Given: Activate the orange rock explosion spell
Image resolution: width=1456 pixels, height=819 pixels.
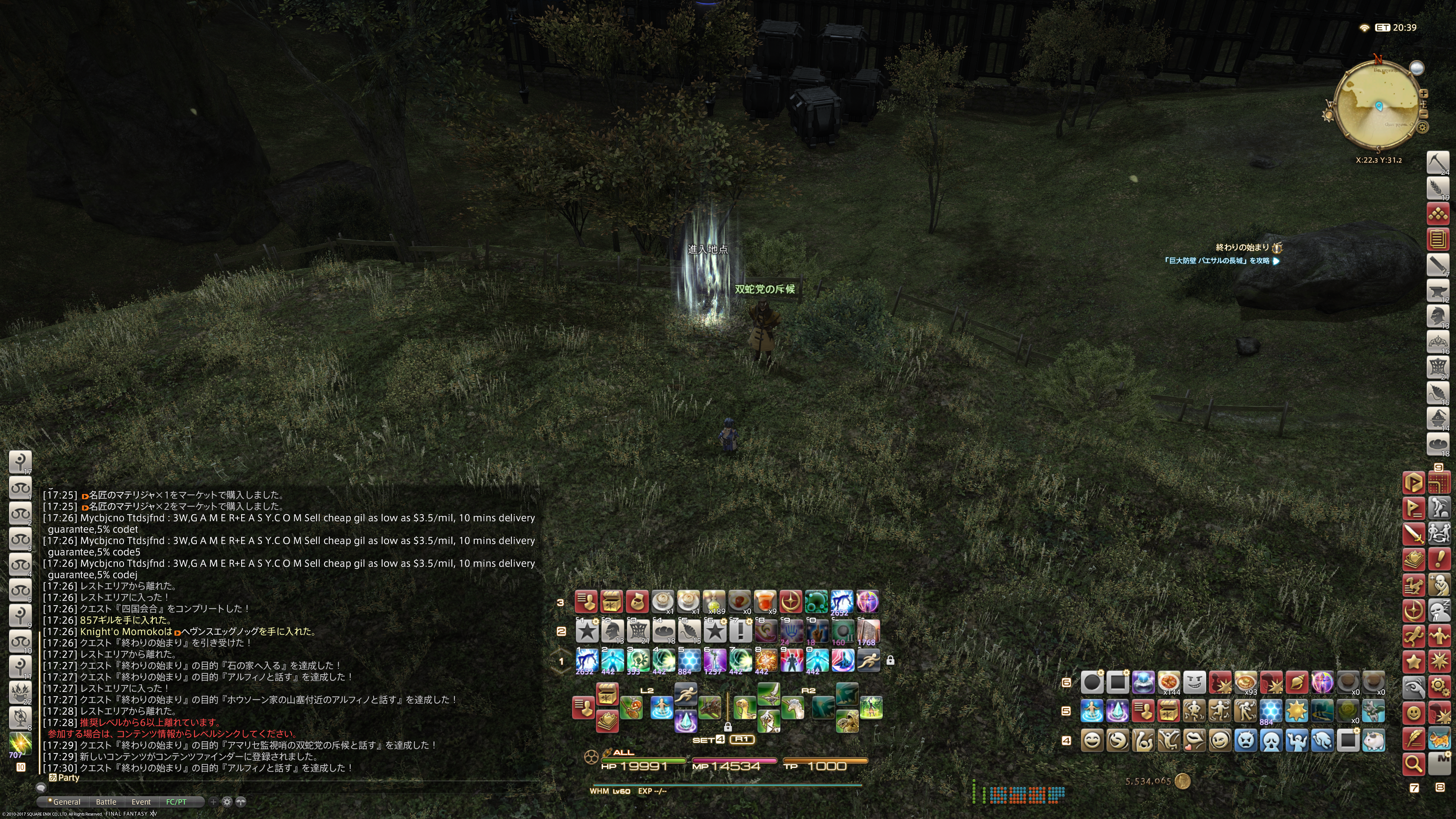Looking at the screenshot, I should pos(765,660).
